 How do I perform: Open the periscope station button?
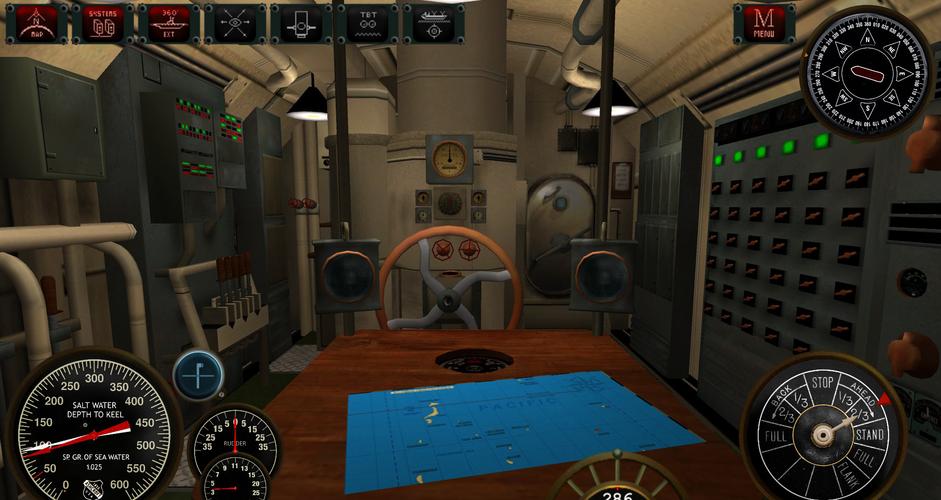pos(300,22)
